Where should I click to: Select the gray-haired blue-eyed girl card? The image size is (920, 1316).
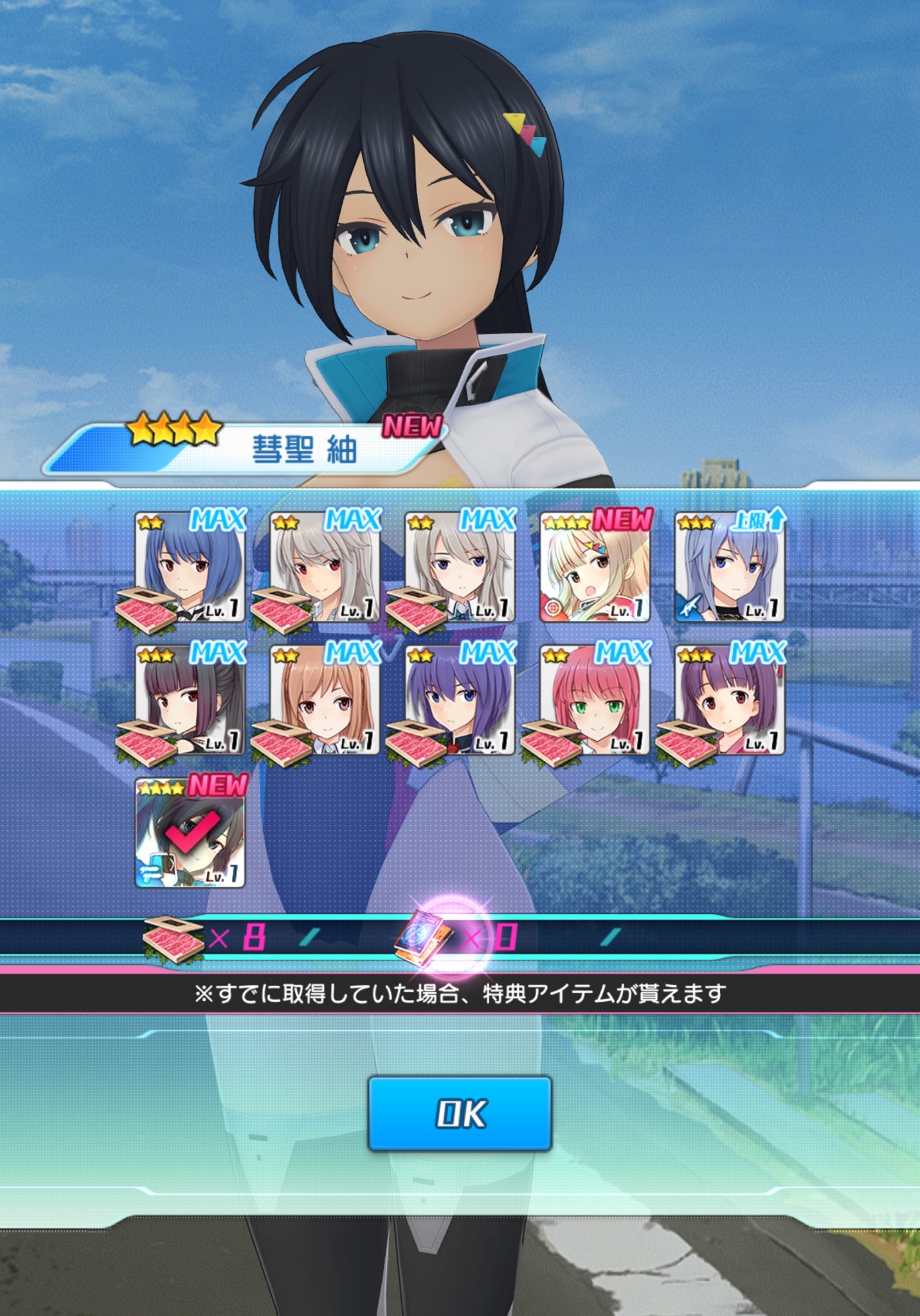pos(460,567)
